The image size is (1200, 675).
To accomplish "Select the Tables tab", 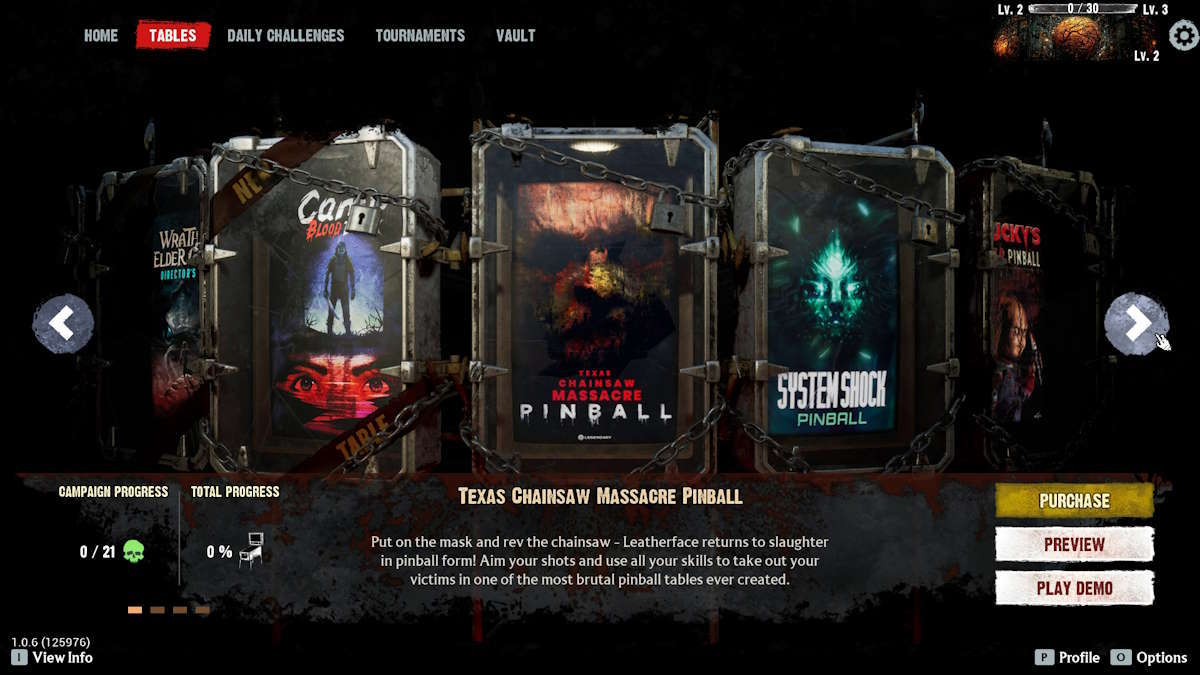I will [x=173, y=35].
